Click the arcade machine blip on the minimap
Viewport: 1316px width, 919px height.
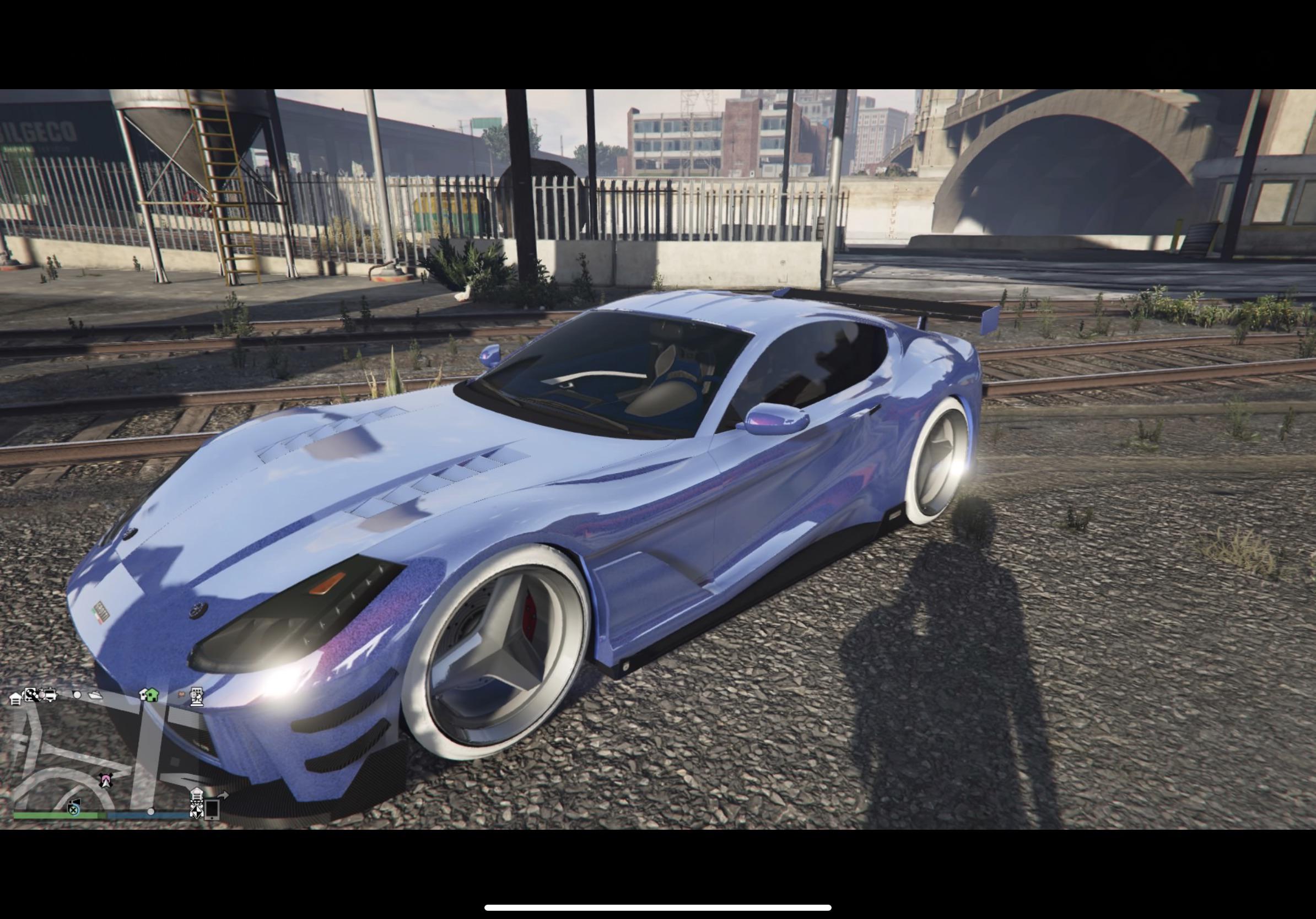pyautogui.click(x=197, y=697)
